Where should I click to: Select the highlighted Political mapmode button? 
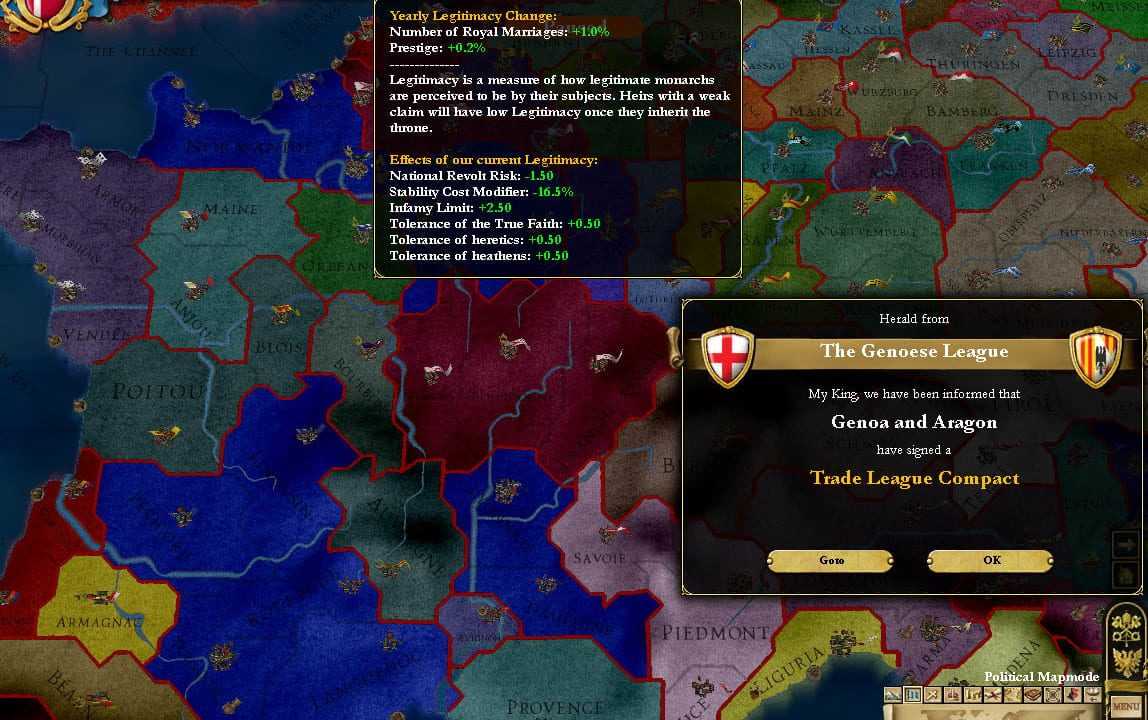point(912,695)
